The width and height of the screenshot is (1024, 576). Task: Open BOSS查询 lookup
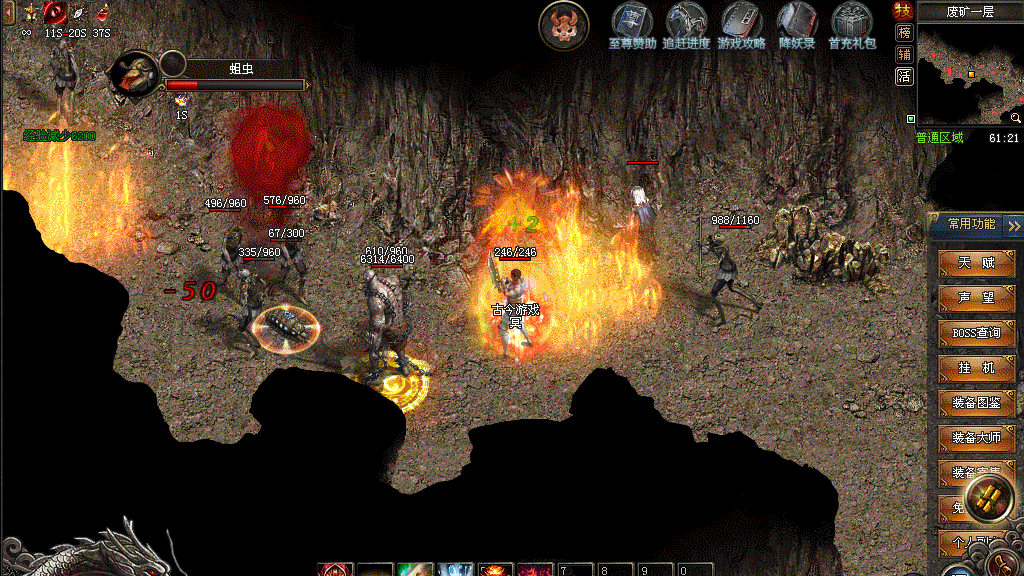coord(977,333)
